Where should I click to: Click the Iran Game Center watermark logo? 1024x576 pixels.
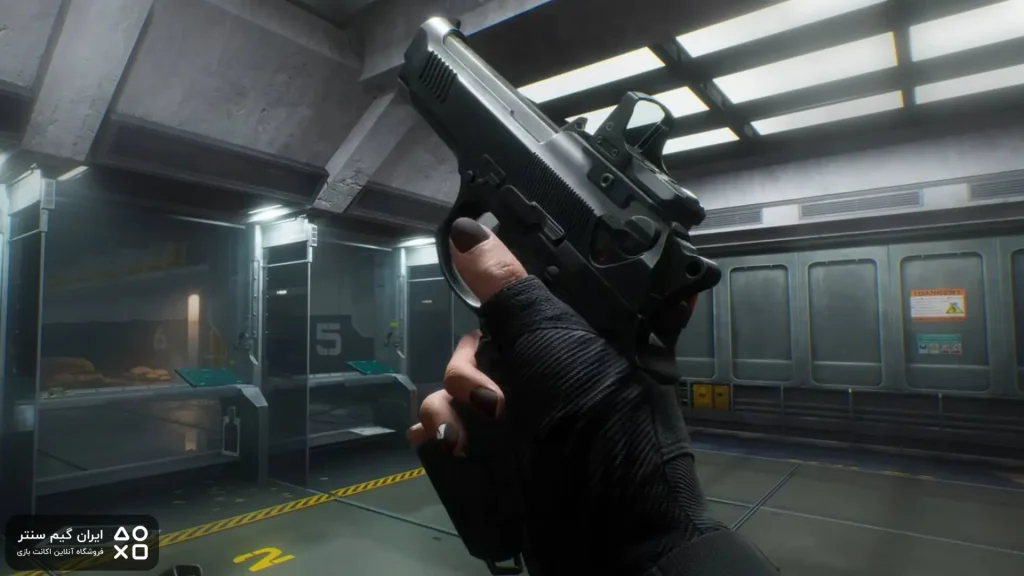pyautogui.click(x=82, y=542)
